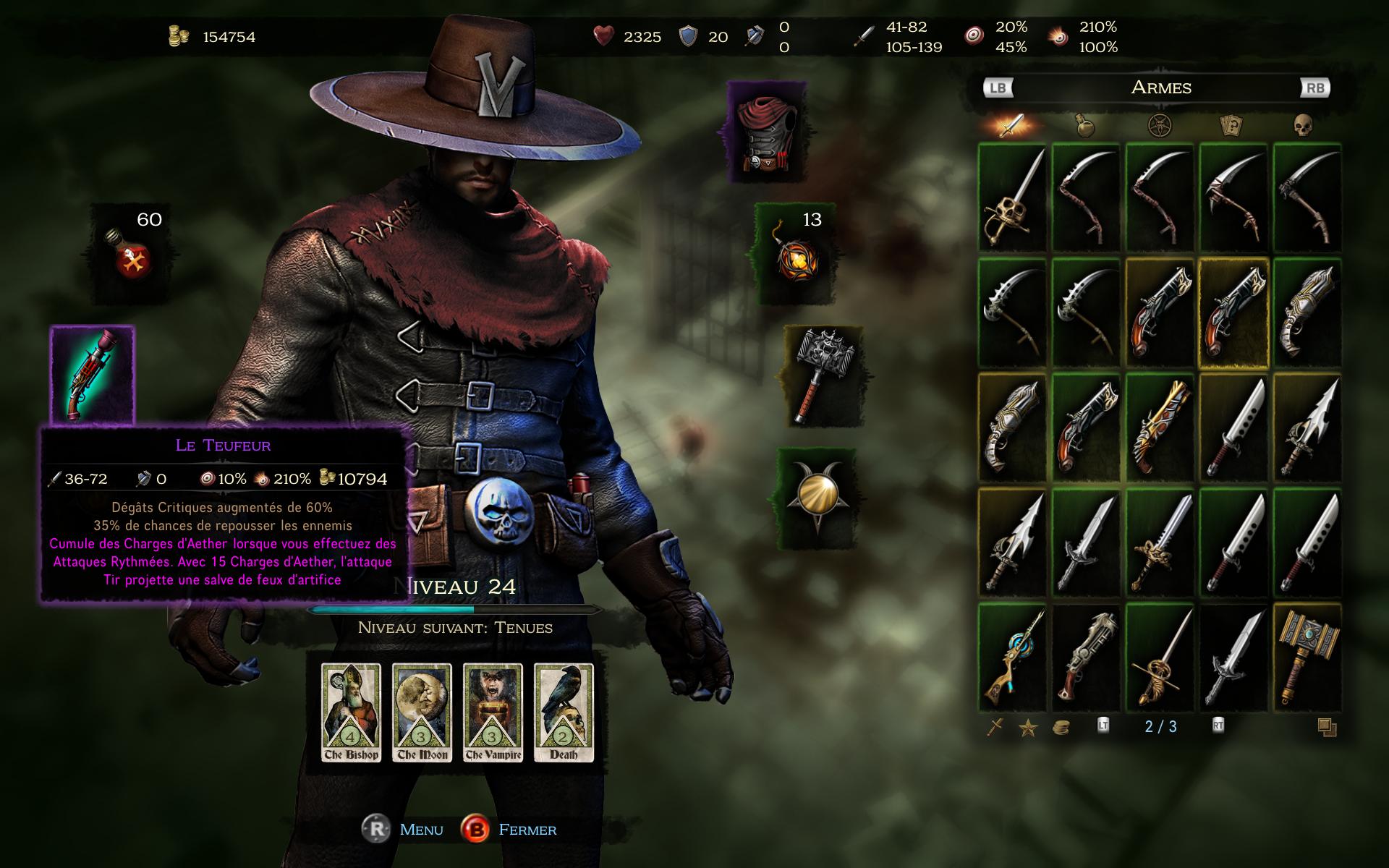Select the horned golden amulet slot
1389x868 pixels.
point(817,496)
